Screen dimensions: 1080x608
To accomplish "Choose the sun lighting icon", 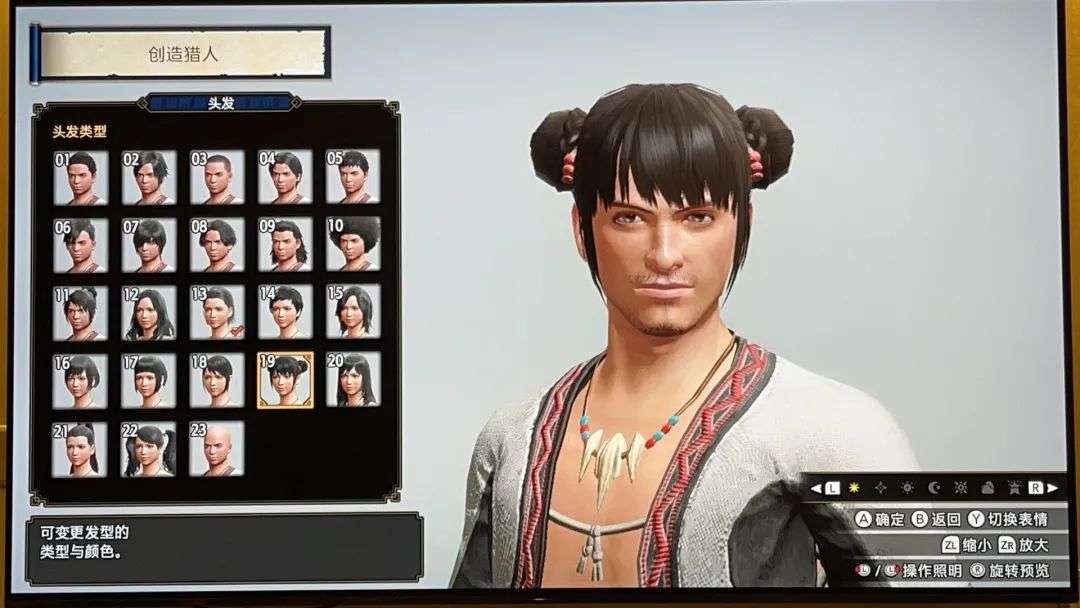I will tap(854, 488).
